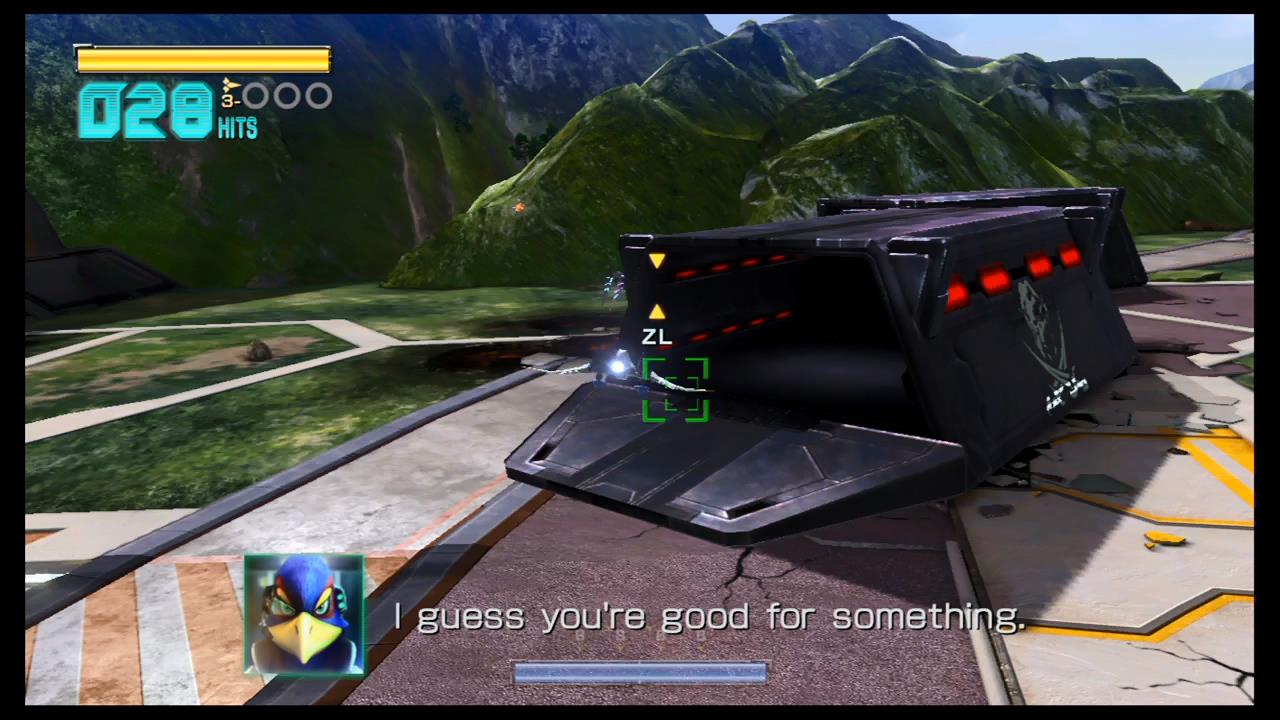Click the yellow shield gauge bar
Screen dimensions: 1280x720
(x=202, y=59)
